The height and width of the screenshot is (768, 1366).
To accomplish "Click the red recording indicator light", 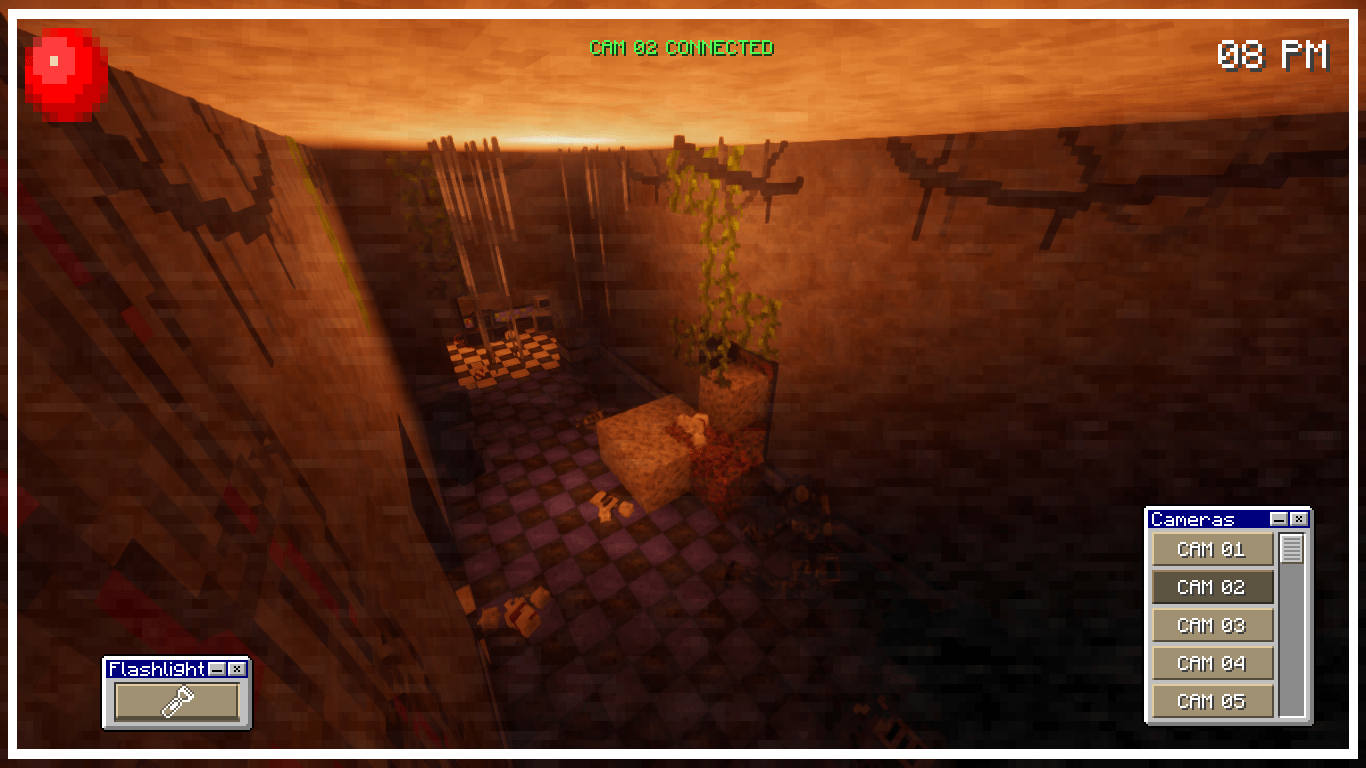I will (x=63, y=70).
